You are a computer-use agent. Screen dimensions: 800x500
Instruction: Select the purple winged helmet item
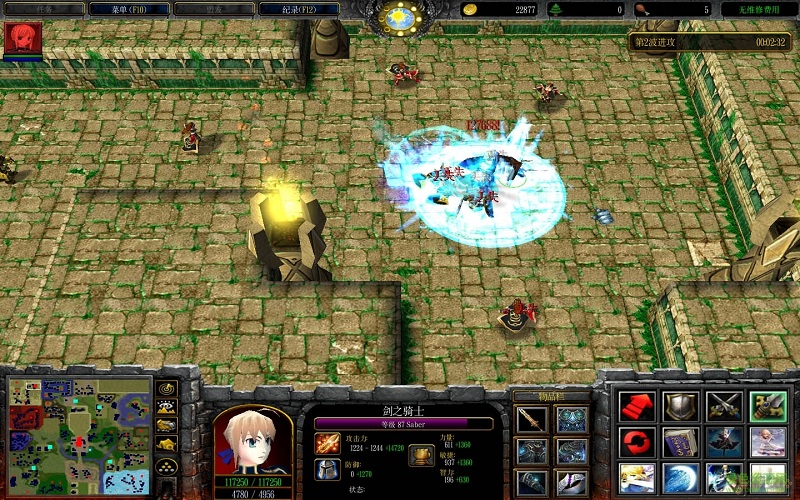572,481
